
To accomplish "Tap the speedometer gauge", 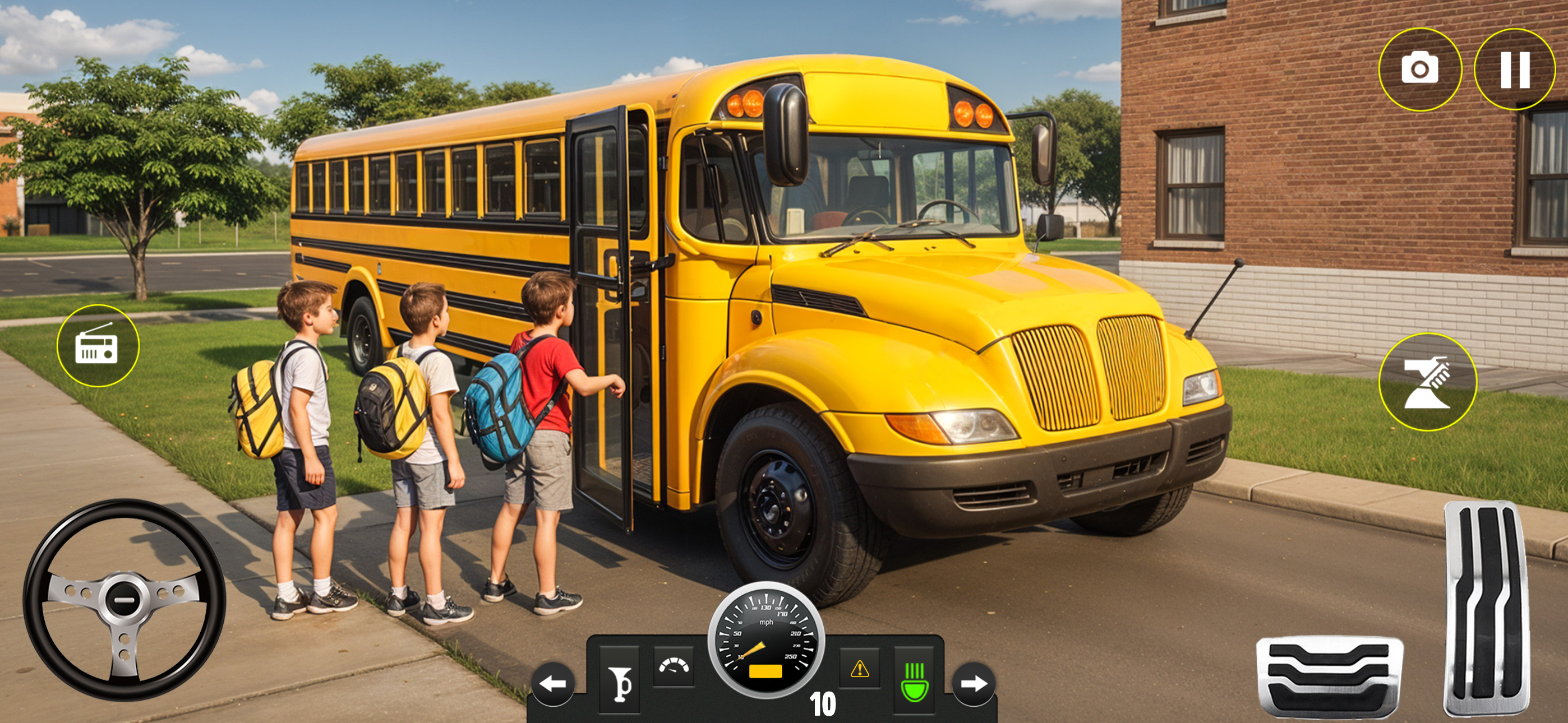I will coord(765,643).
